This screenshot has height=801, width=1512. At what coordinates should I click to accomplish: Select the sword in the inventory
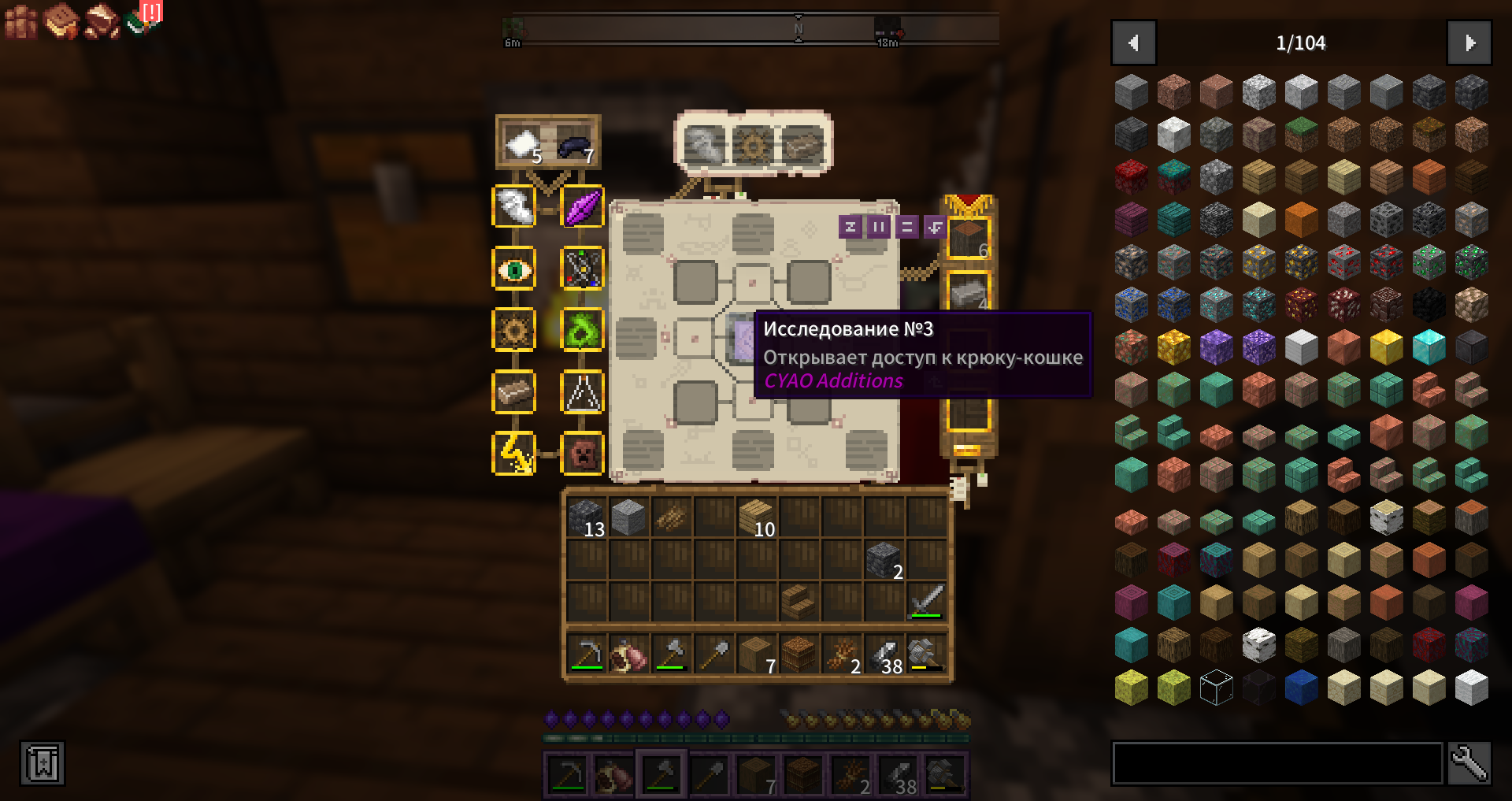click(926, 602)
